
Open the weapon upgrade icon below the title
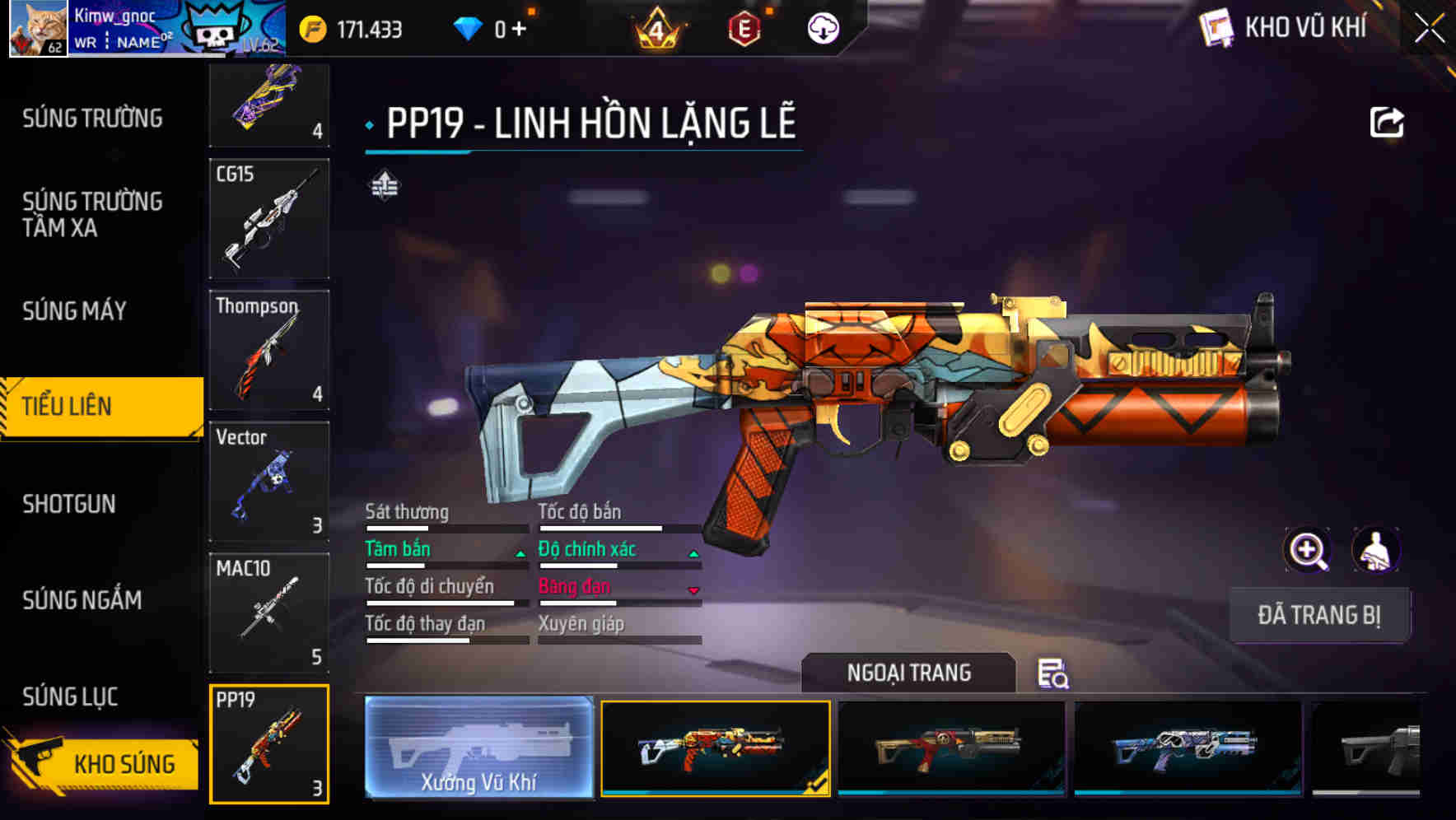(384, 186)
